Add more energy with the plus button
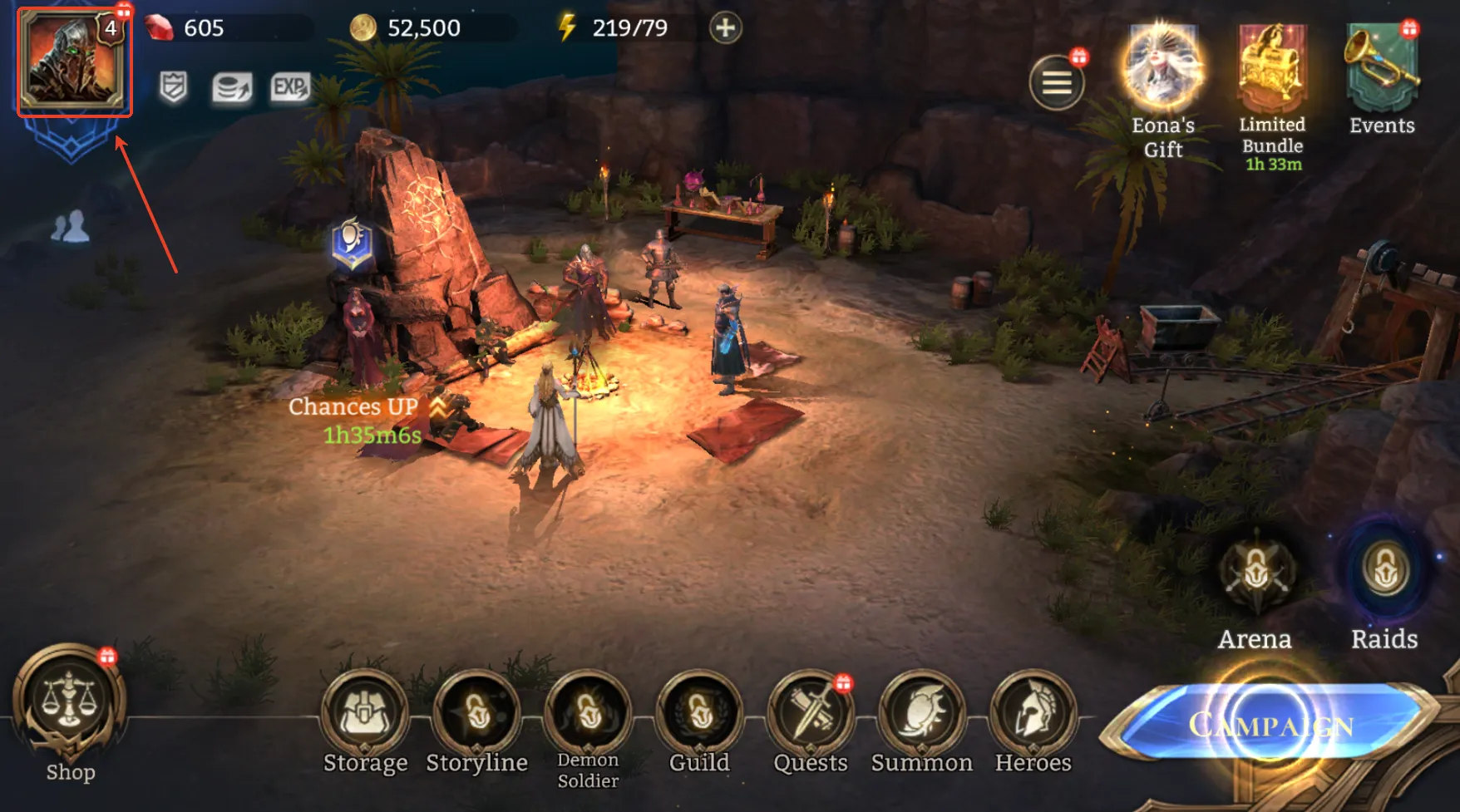1460x812 pixels. (x=725, y=28)
